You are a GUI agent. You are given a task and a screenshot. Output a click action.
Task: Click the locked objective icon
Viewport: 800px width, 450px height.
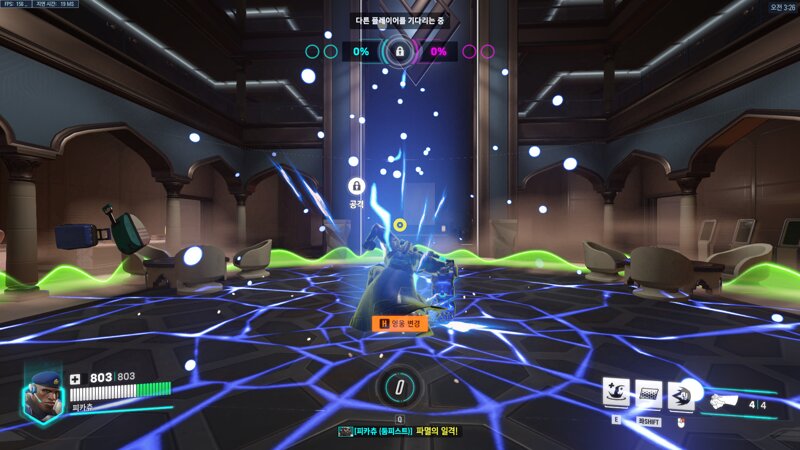[399, 50]
